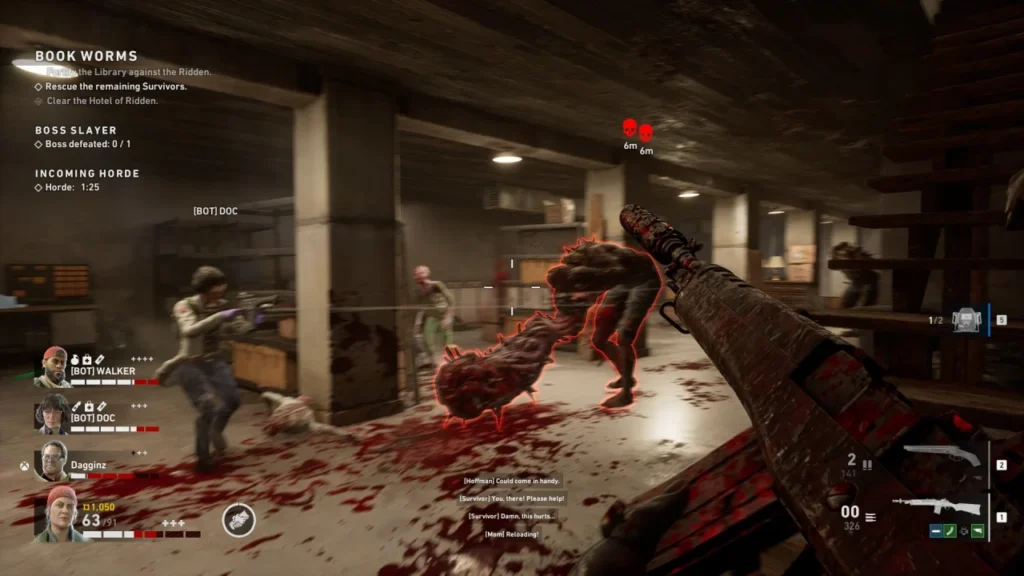Select the armor vest item slot
This screenshot has width=1024, height=576.
(964, 320)
